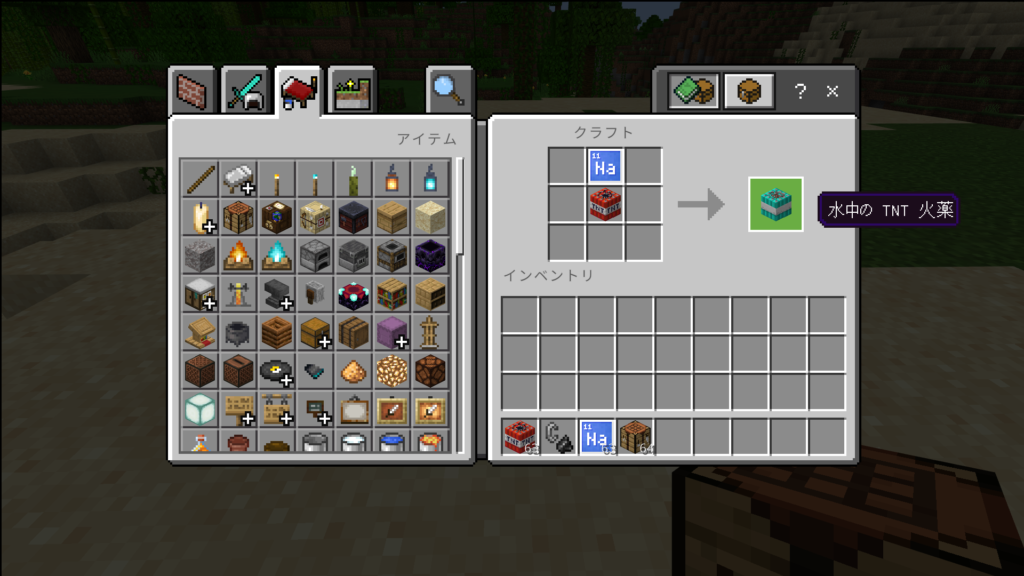This screenshot has height=576, width=1024.
Task: Close the crafting screen
Action: point(832,92)
